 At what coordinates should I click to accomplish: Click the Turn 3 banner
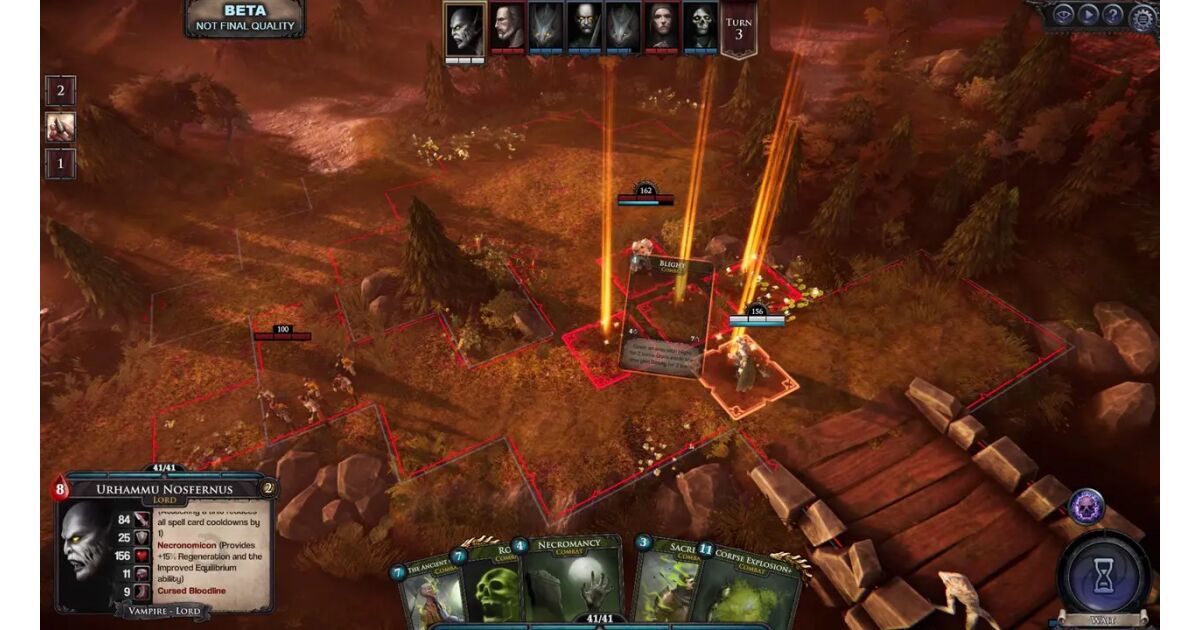(x=738, y=28)
